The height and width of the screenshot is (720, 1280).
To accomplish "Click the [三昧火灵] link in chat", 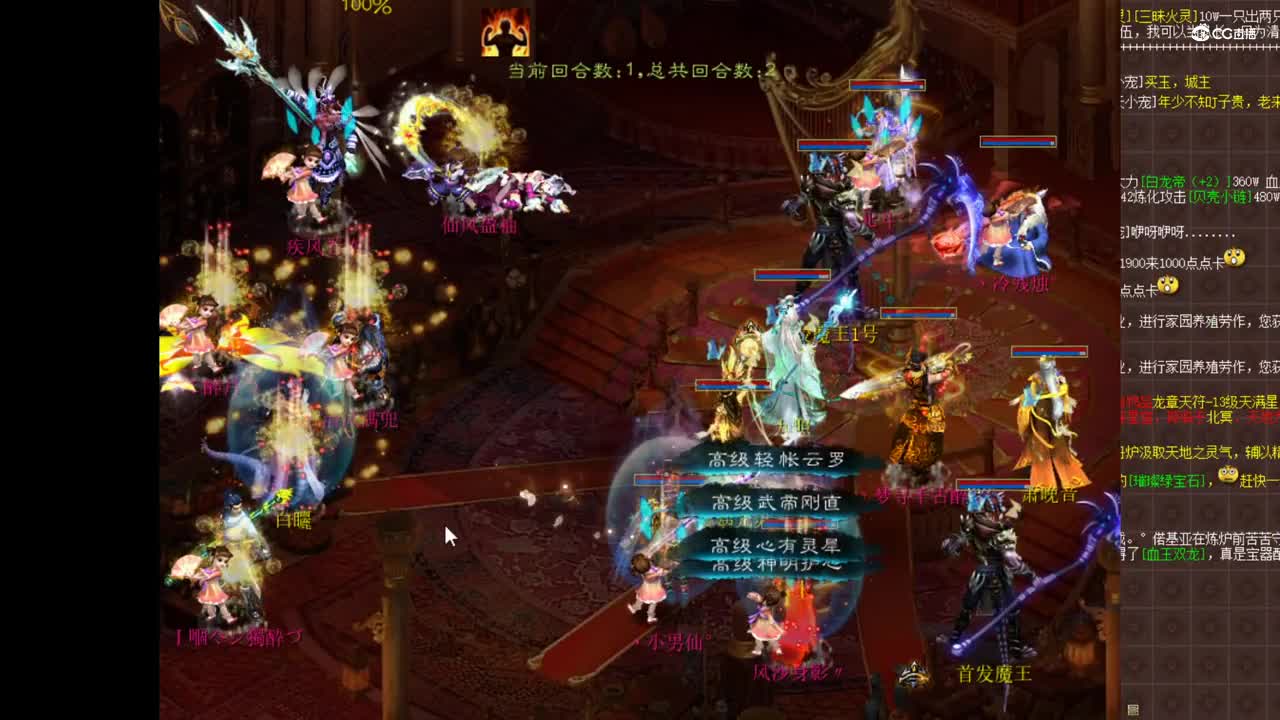I will click(x=1160, y=14).
